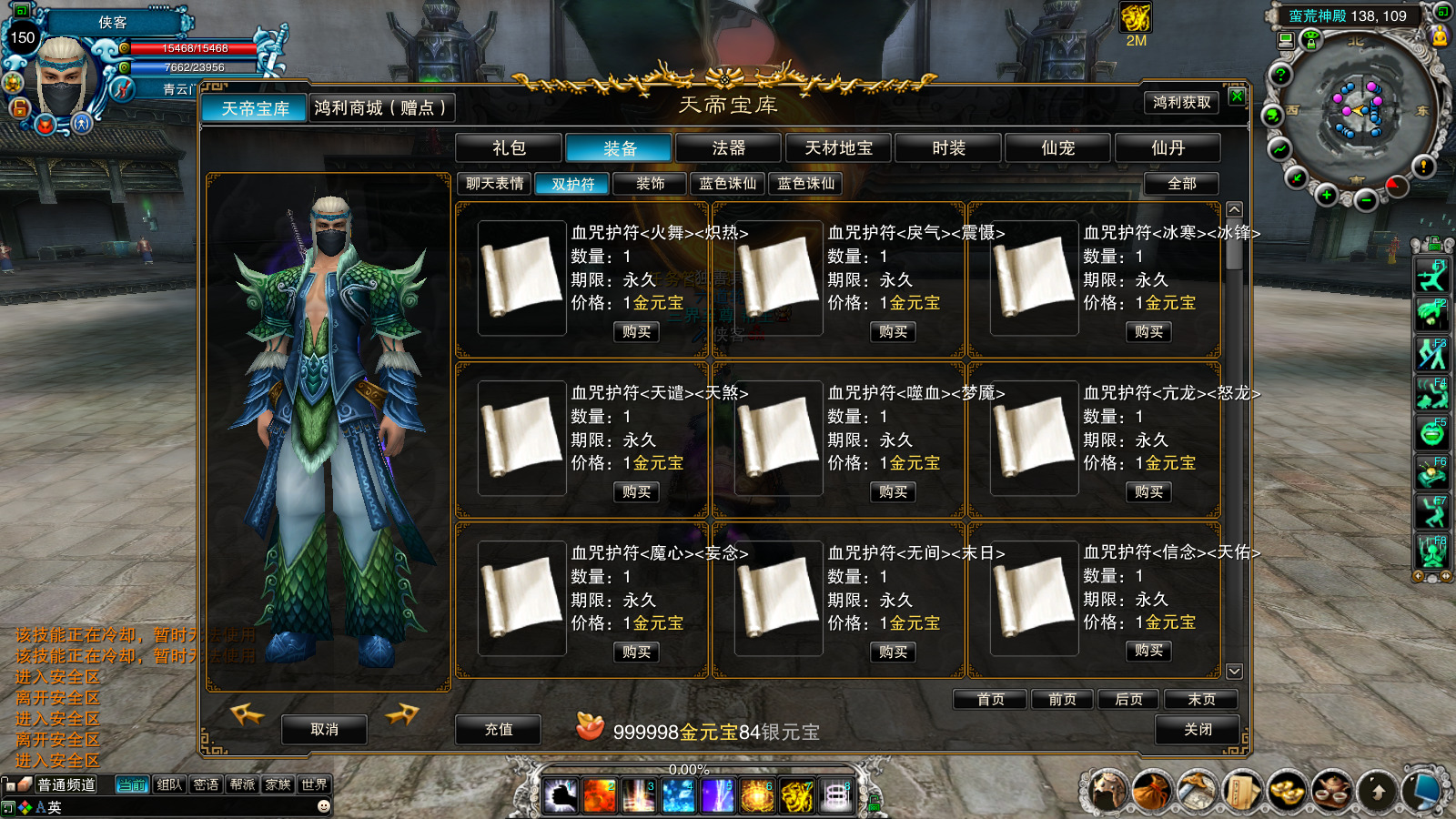Toggle the smiley emoji in chat bar
This screenshot has height=819, width=1456.
323,804
